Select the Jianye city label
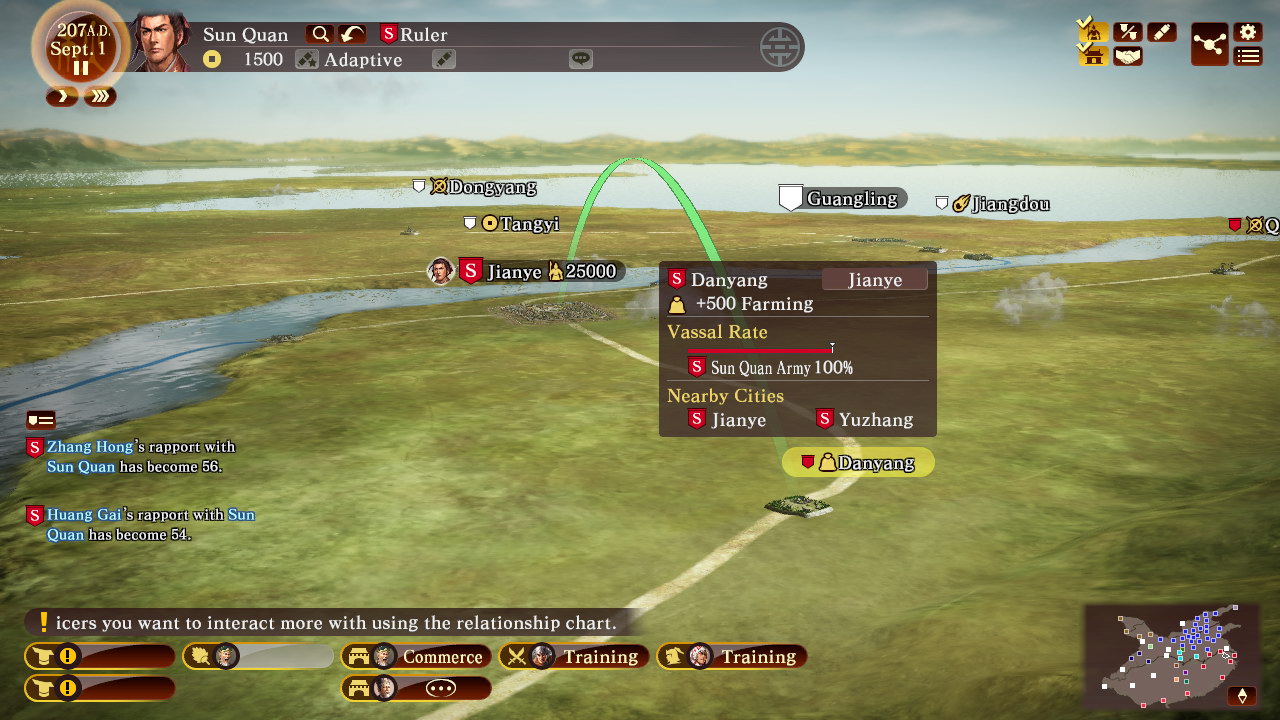1280x720 pixels. pos(513,271)
